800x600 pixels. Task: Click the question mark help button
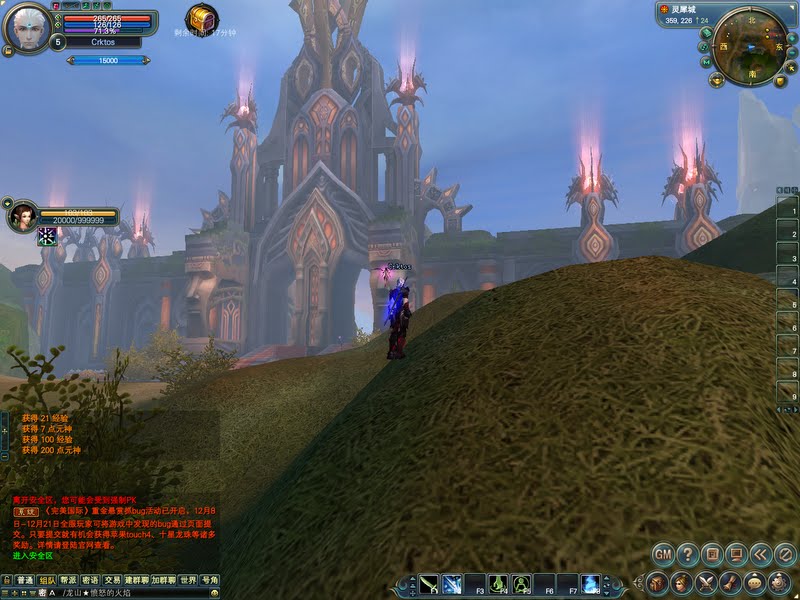[x=688, y=553]
